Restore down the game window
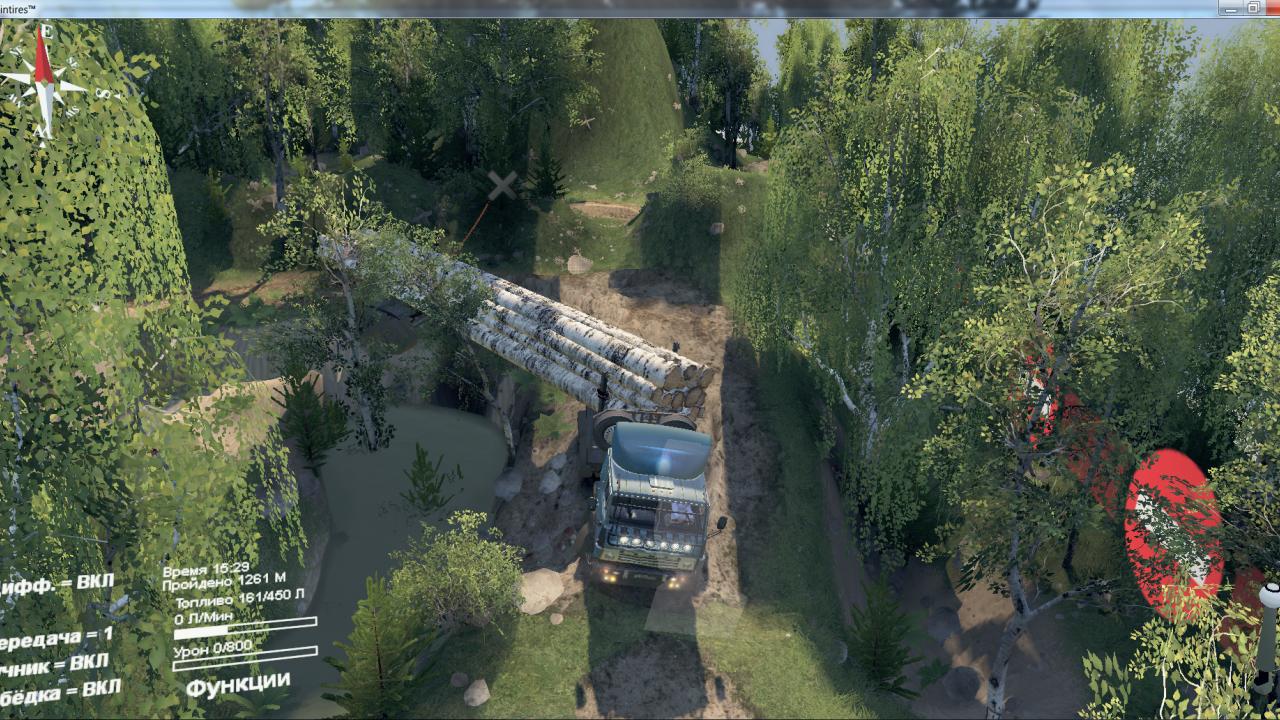This screenshot has height=720, width=1280. [1252, 8]
